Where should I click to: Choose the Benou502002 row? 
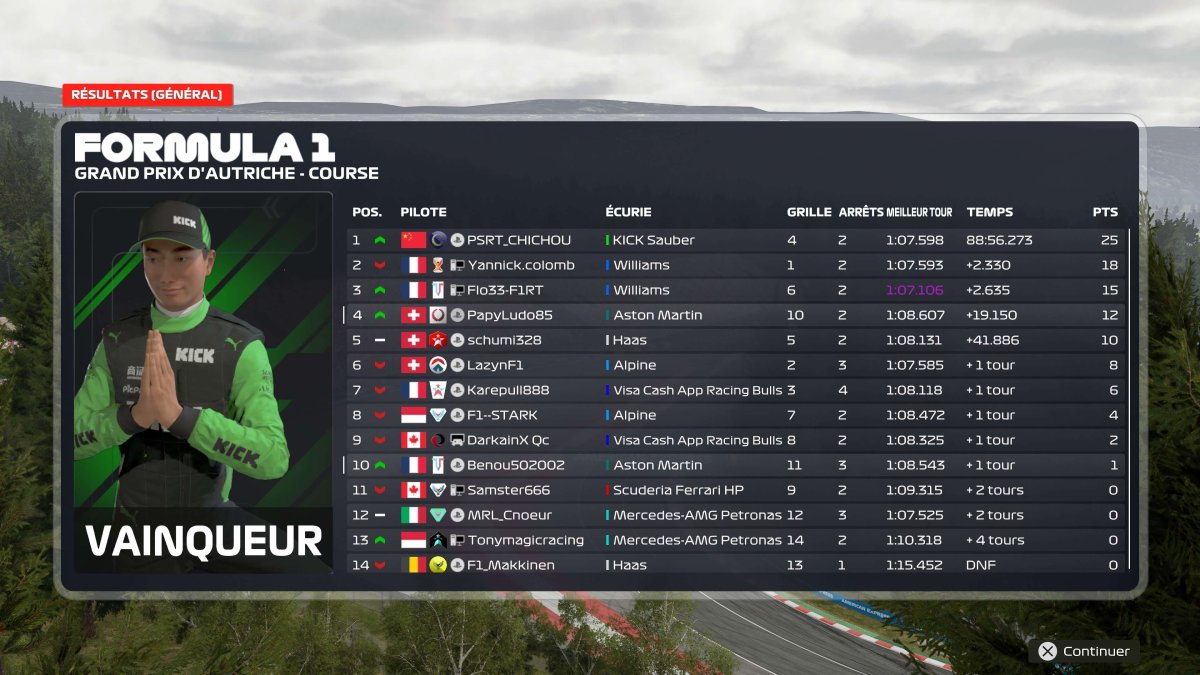735,465
